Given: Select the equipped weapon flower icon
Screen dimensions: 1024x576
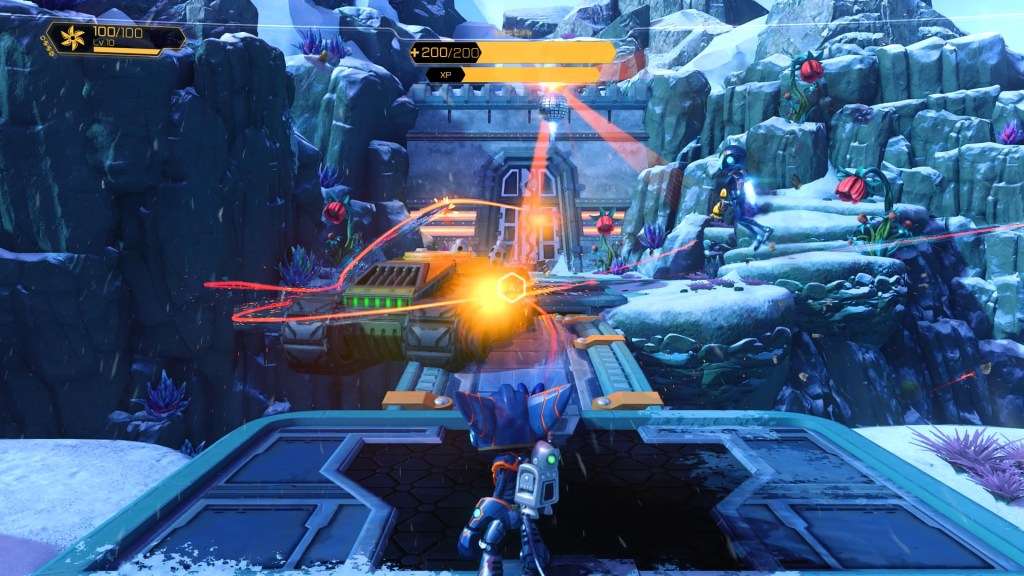Looking at the screenshot, I should pos(73,39).
